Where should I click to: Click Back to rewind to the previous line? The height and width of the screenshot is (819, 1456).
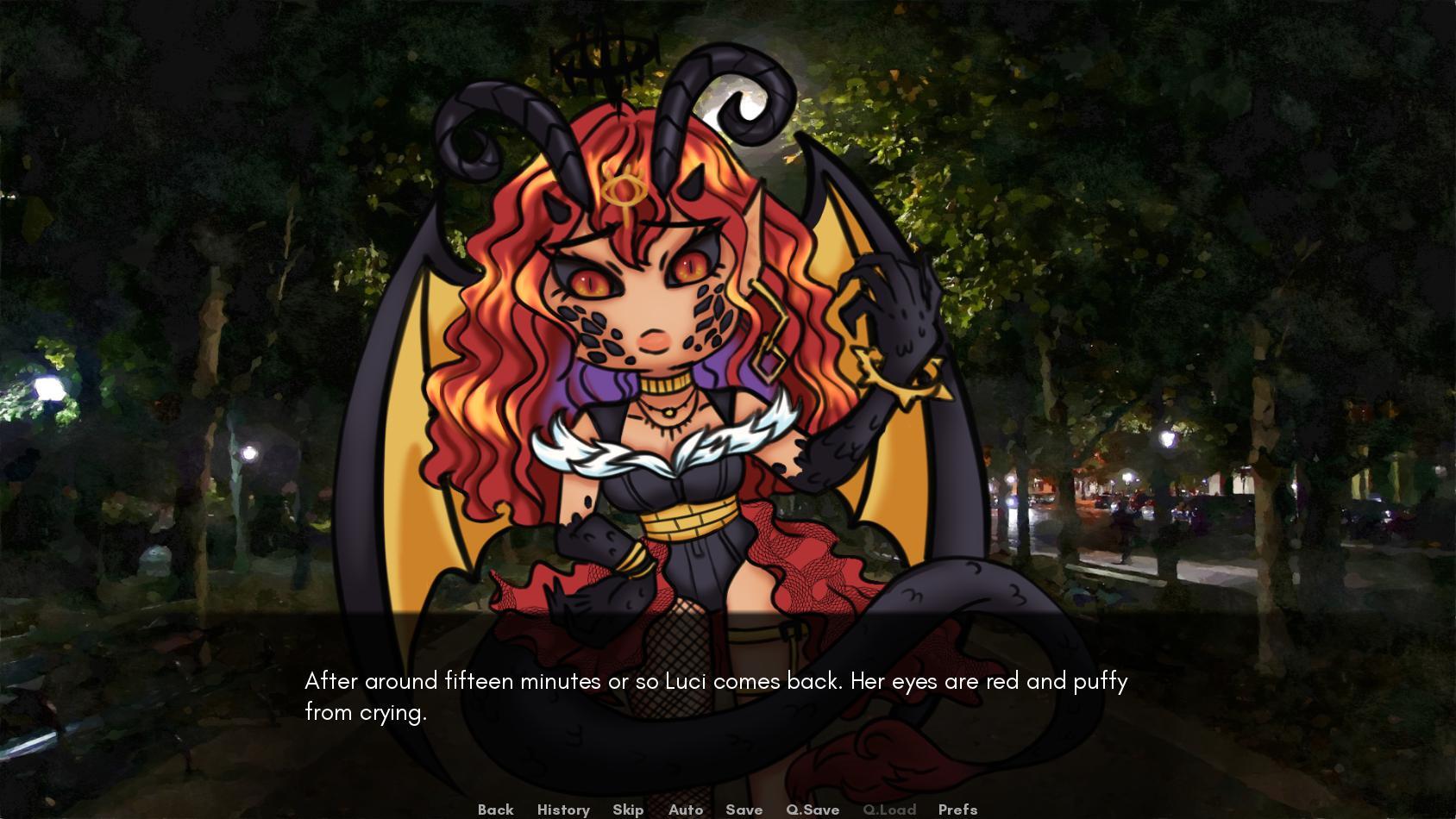coord(495,810)
